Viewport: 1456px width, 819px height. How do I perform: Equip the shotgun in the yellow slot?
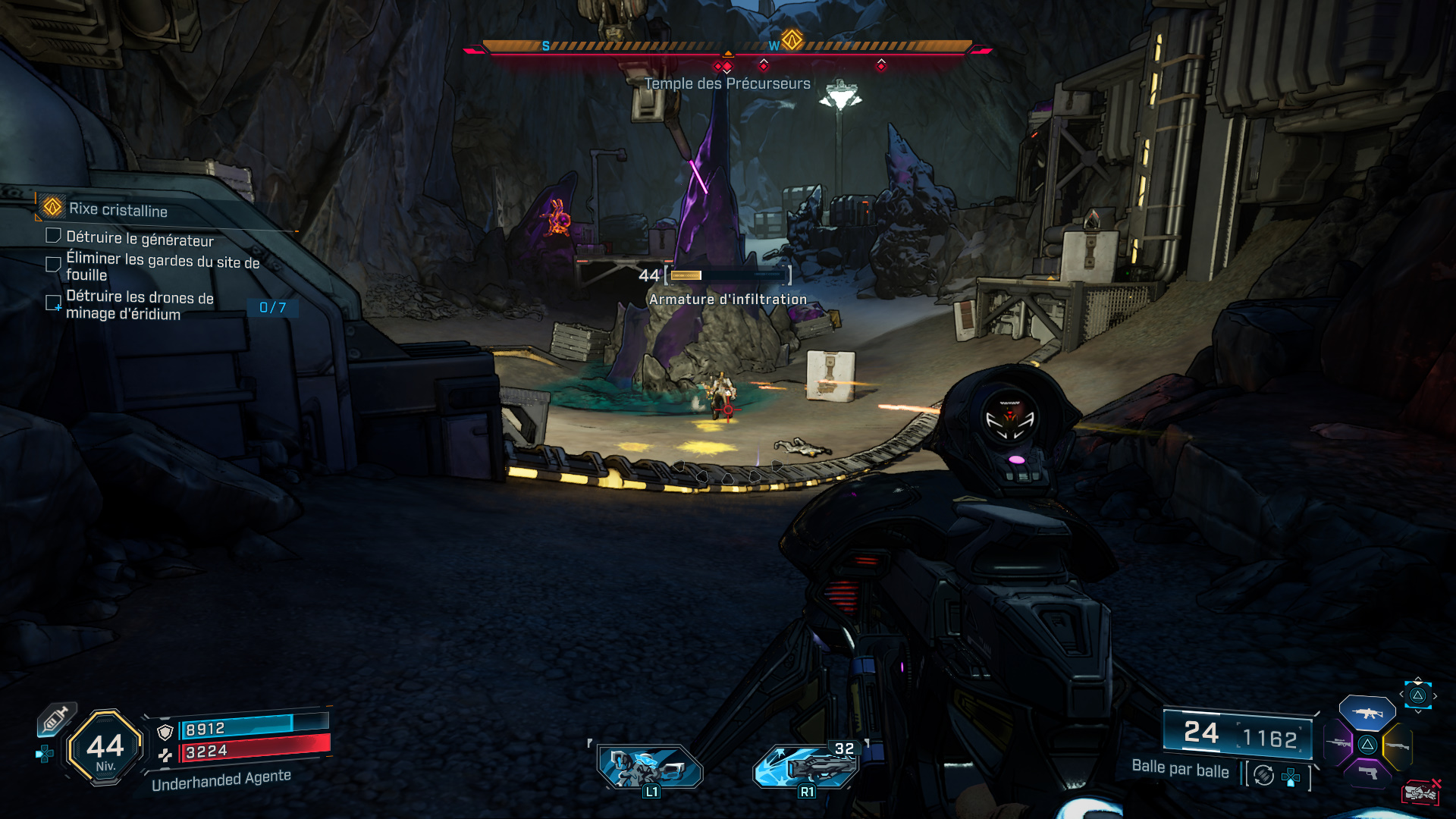pyautogui.click(x=1398, y=746)
